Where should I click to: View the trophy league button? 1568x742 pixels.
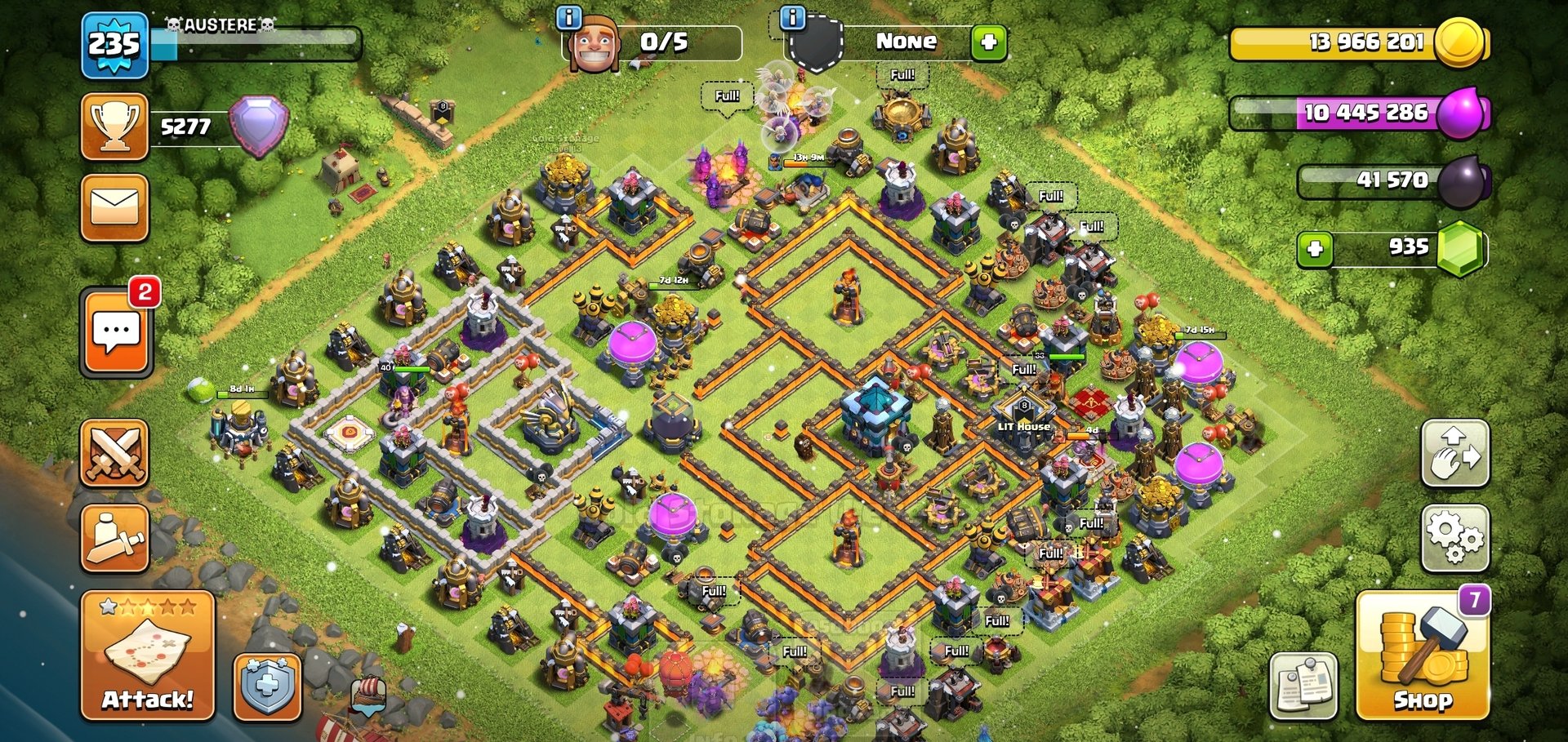[x=114, y=127]
